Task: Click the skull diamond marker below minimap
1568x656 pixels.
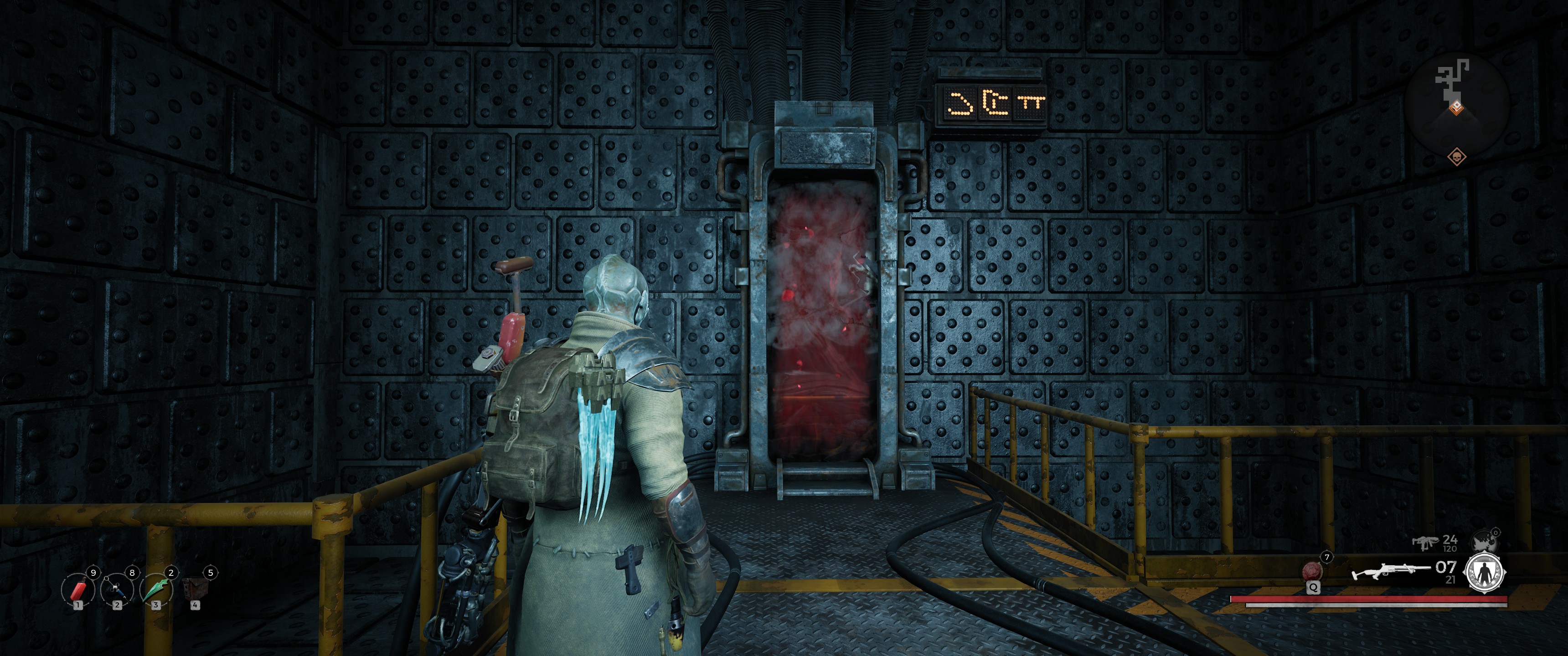Action: click(1456, 157)
